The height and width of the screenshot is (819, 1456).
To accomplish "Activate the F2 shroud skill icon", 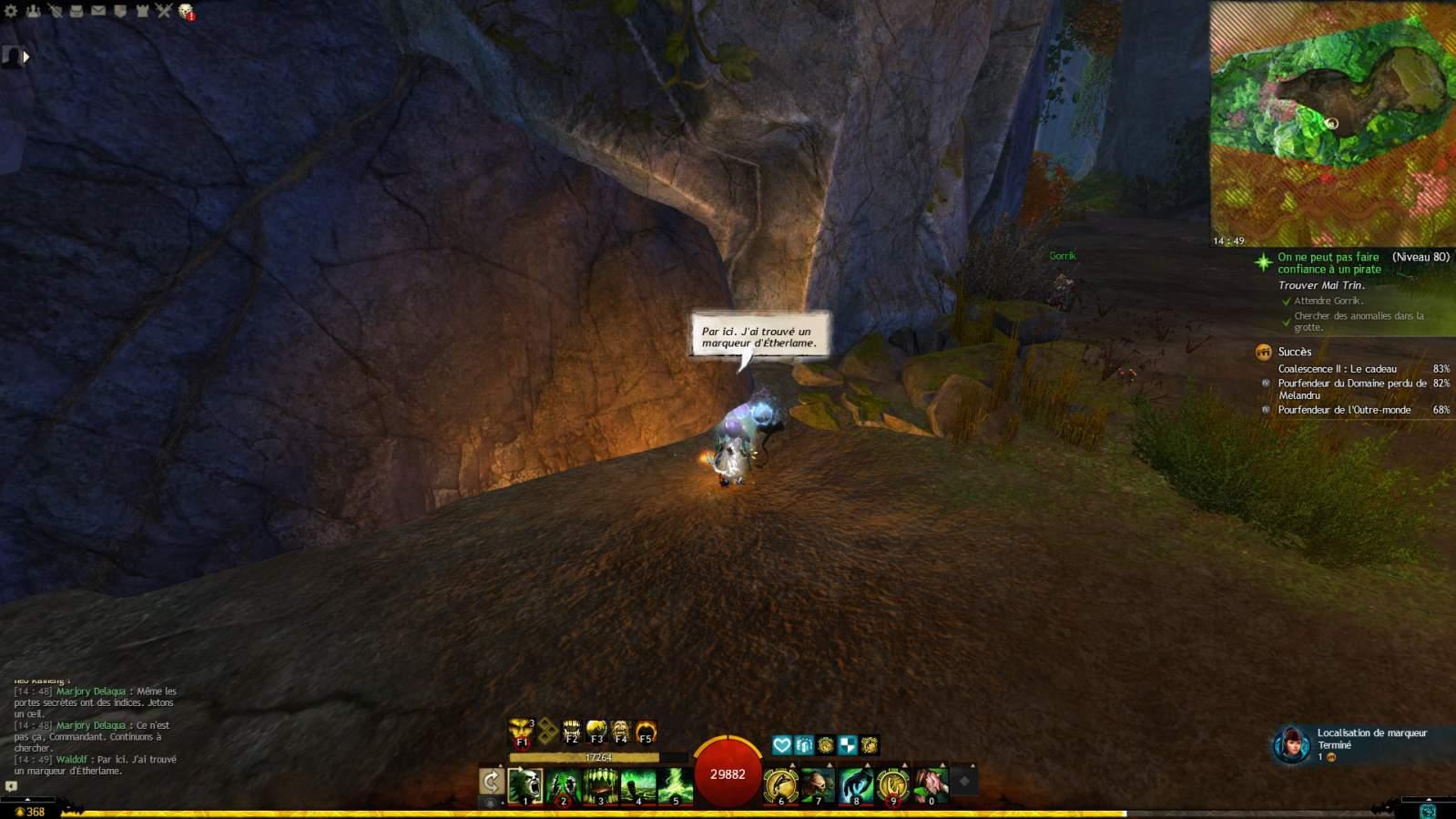I will pyautogui.click(x=572, y=732).
